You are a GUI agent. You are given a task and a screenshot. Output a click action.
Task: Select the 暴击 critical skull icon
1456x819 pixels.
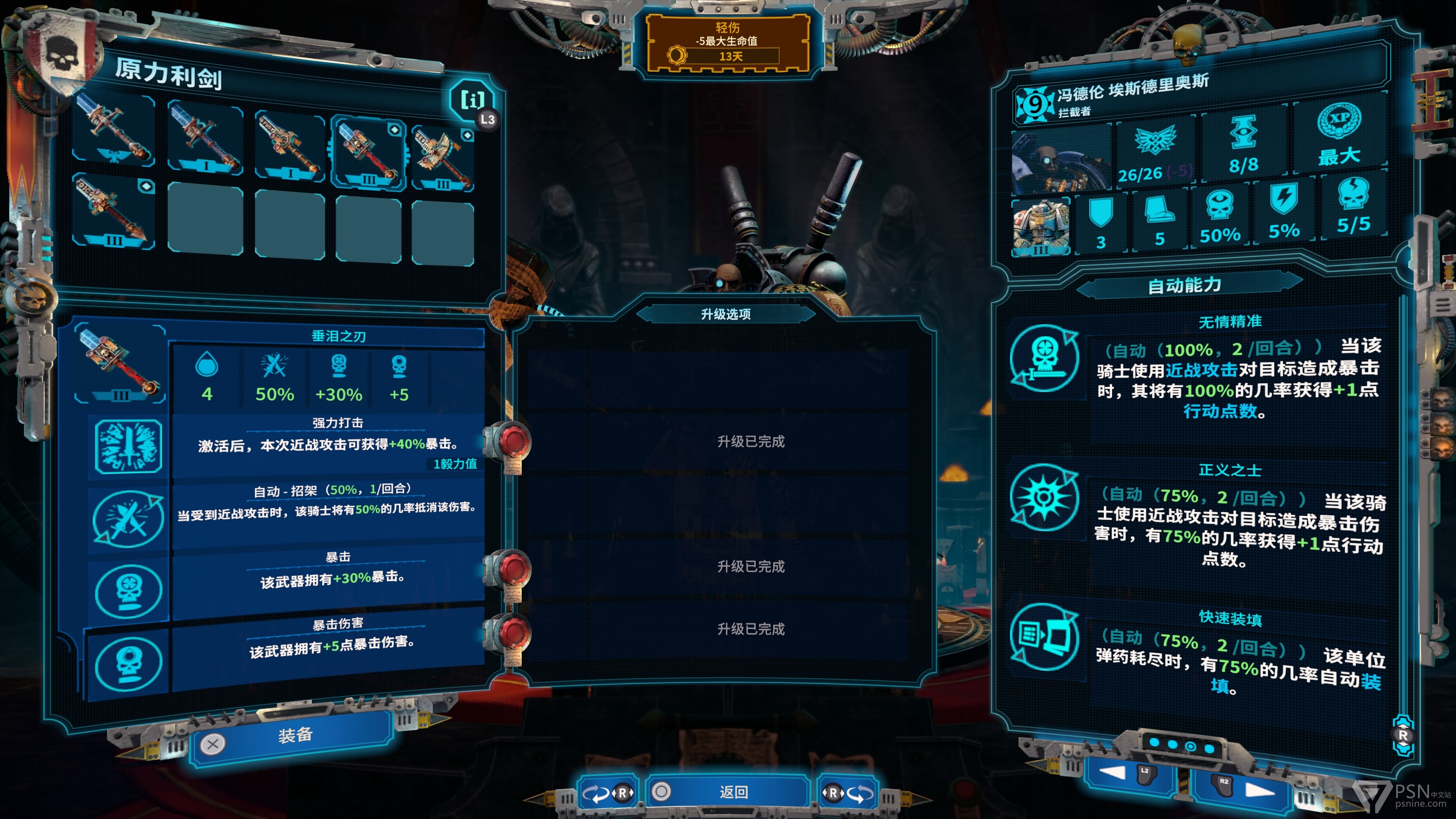pos(128,591)
